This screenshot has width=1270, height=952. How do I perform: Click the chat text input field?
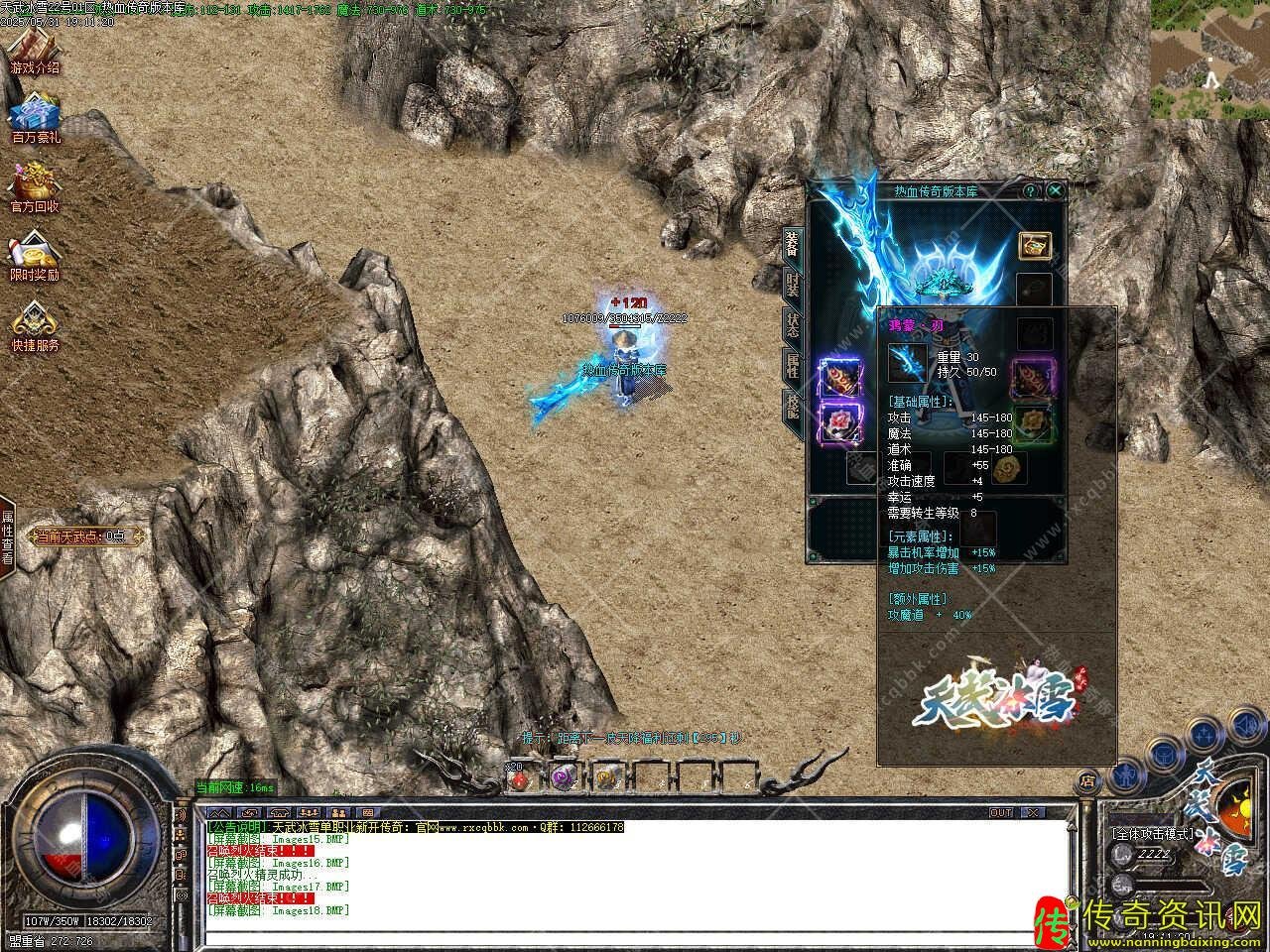[635, 935]
